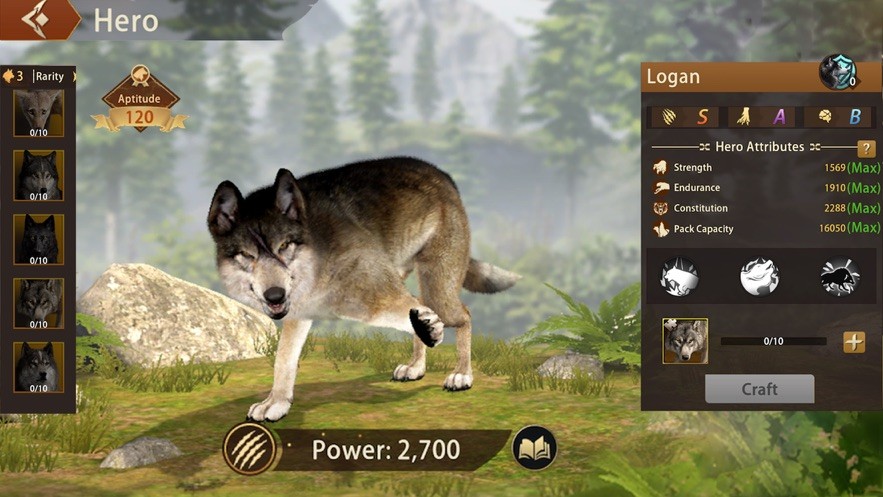Open the book icon next to Power
The height and width of the screenshot is (497, 883).
(534, 448)
